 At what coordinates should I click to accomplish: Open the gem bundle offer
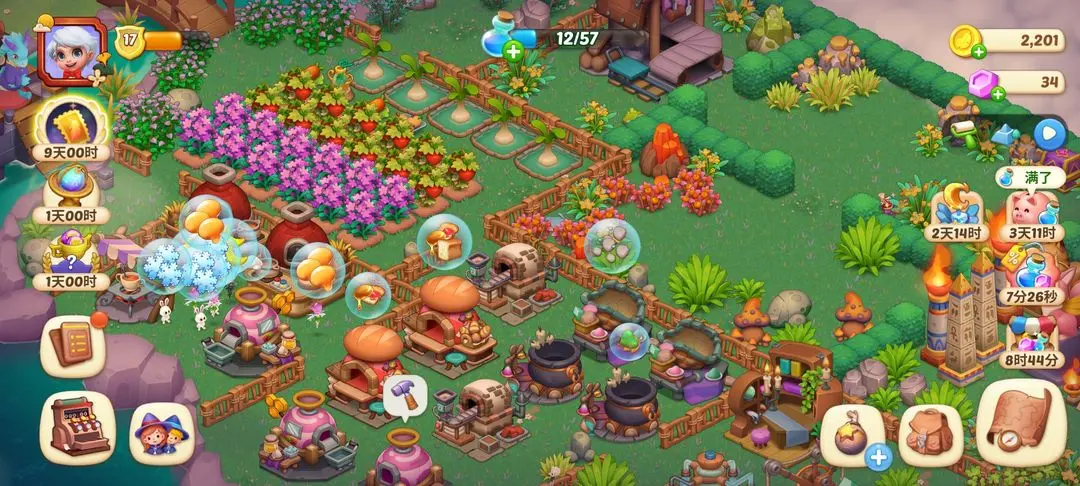[x=1032, y=338]
